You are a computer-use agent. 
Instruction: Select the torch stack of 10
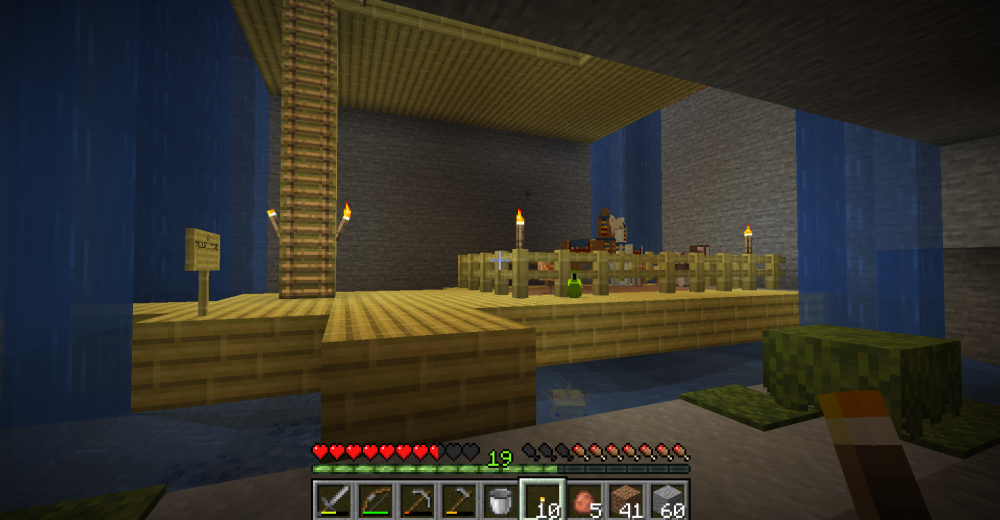(542, 500)
